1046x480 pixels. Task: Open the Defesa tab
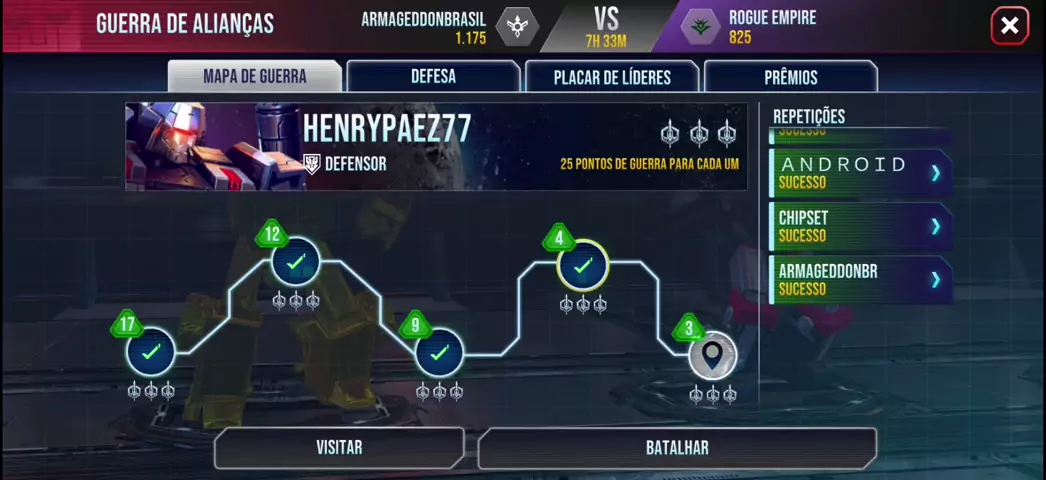point(433,77)
